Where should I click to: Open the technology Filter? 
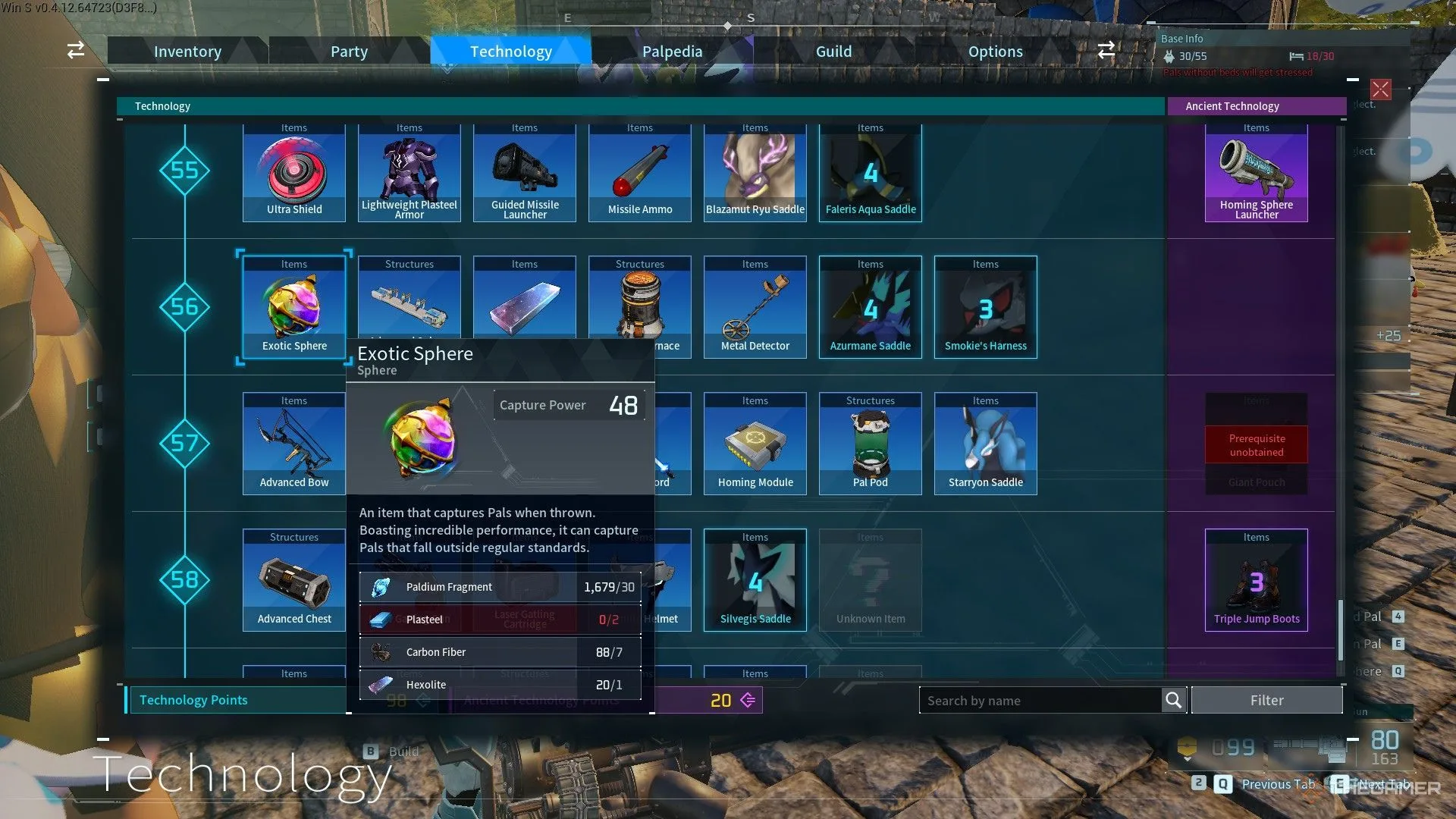pos(1266,701)
